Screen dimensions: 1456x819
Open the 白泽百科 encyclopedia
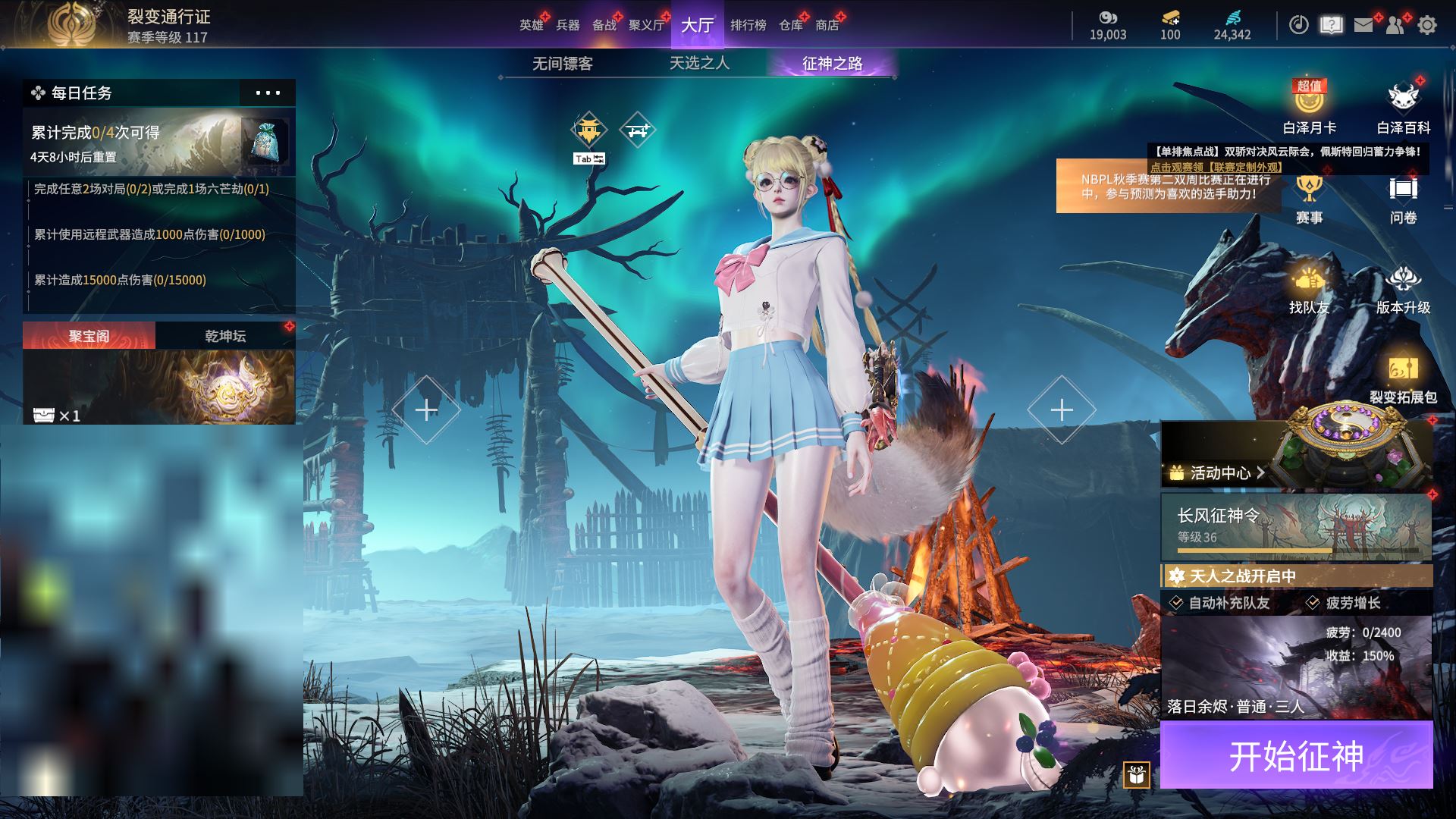tap(1403, 107)
